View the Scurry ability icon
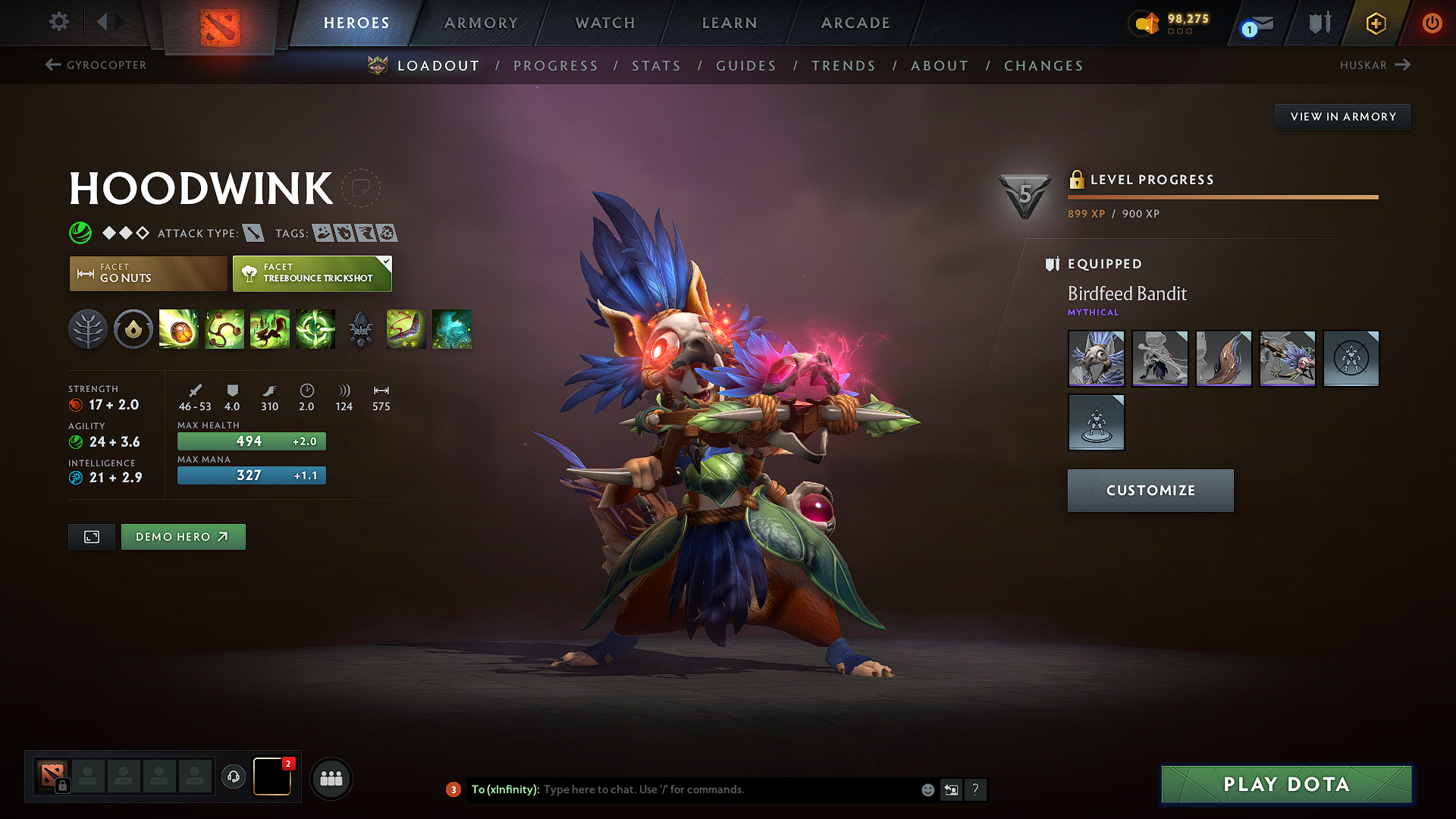The height and width of the screenshot is (819, 1456). (x=270, y=329)
